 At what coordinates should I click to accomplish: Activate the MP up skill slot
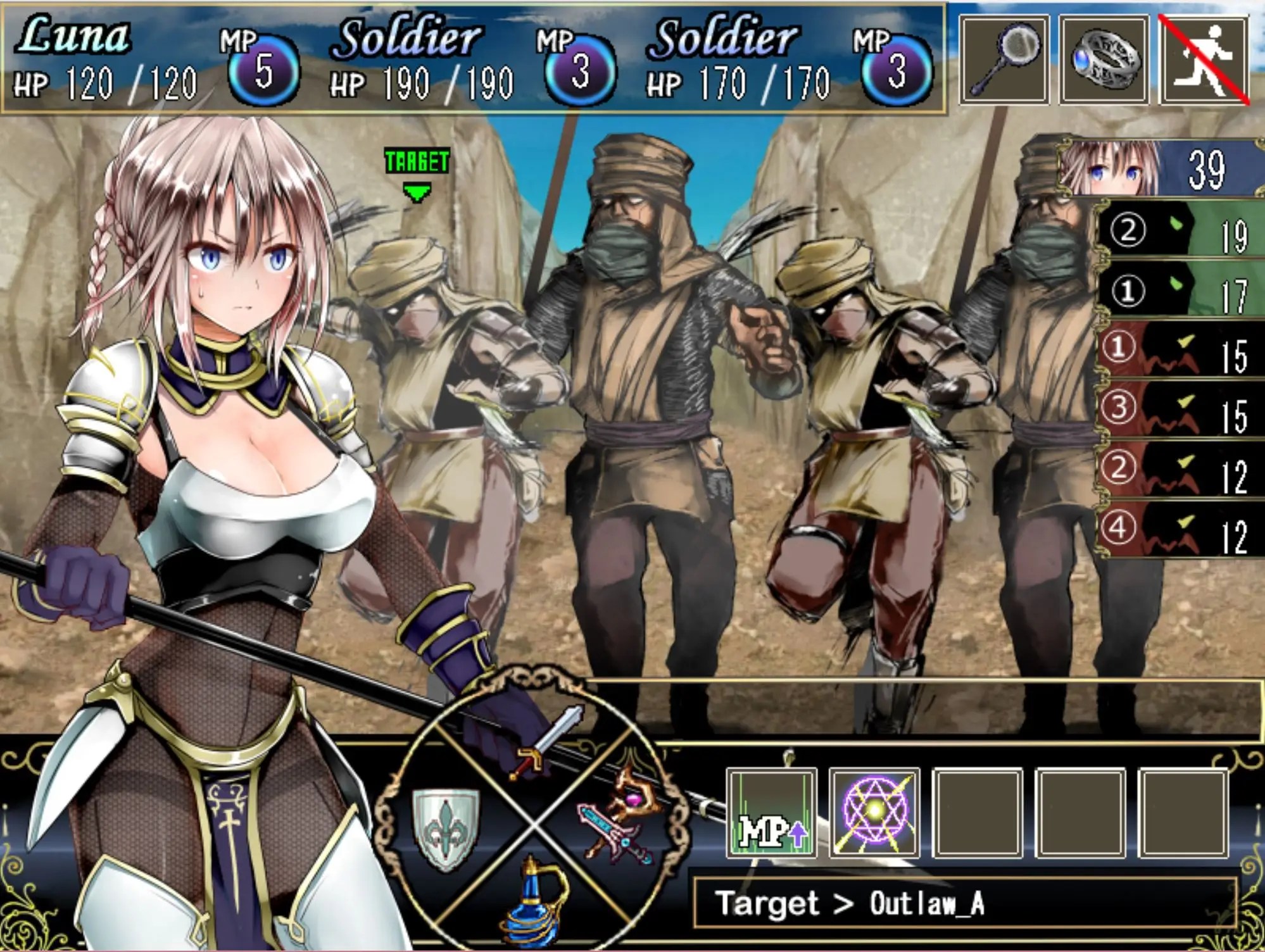772,813
